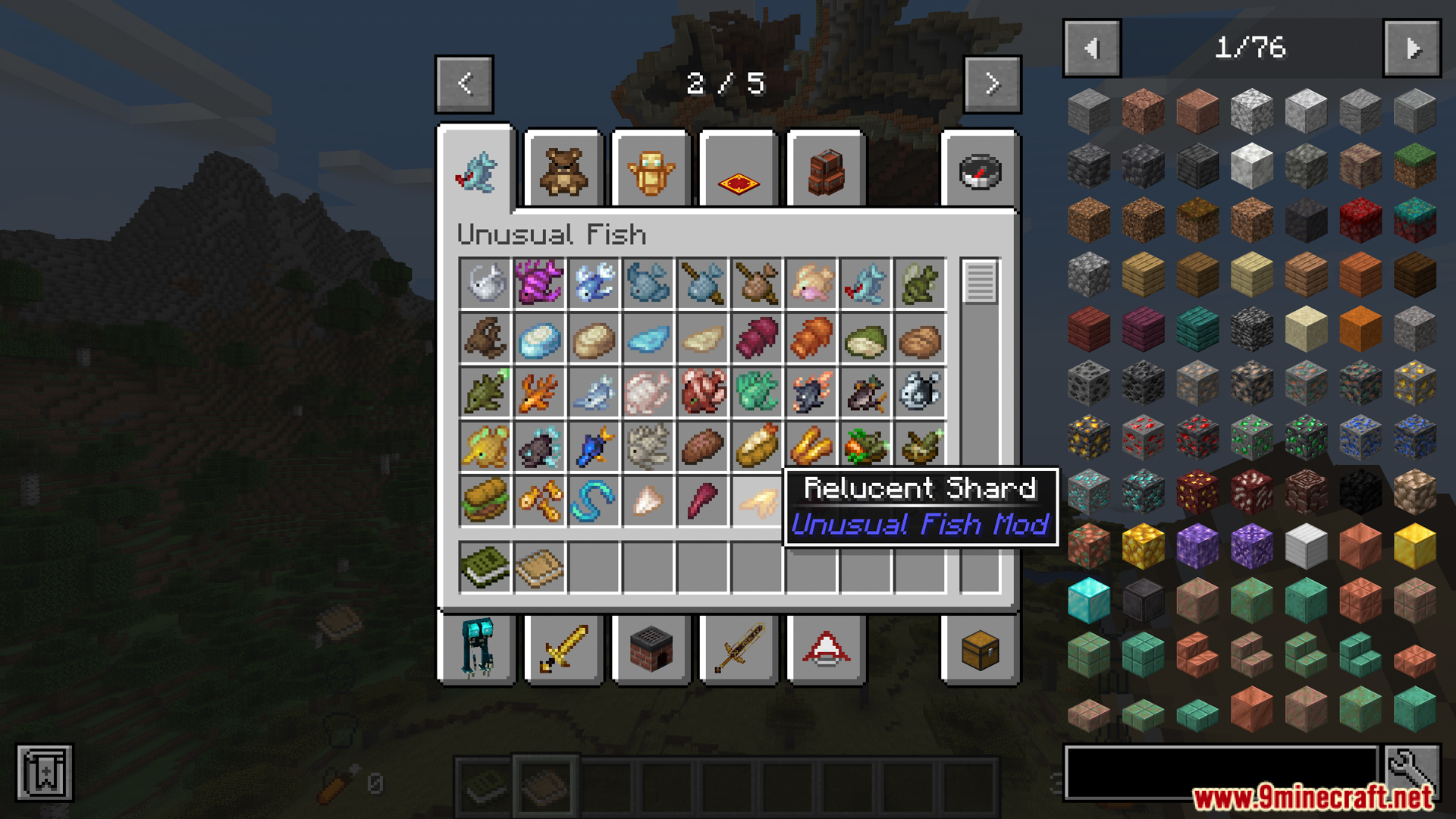Grab the fish sandwich item
Viewport: 1456px width, 819px height.
[x=485, y=500]
